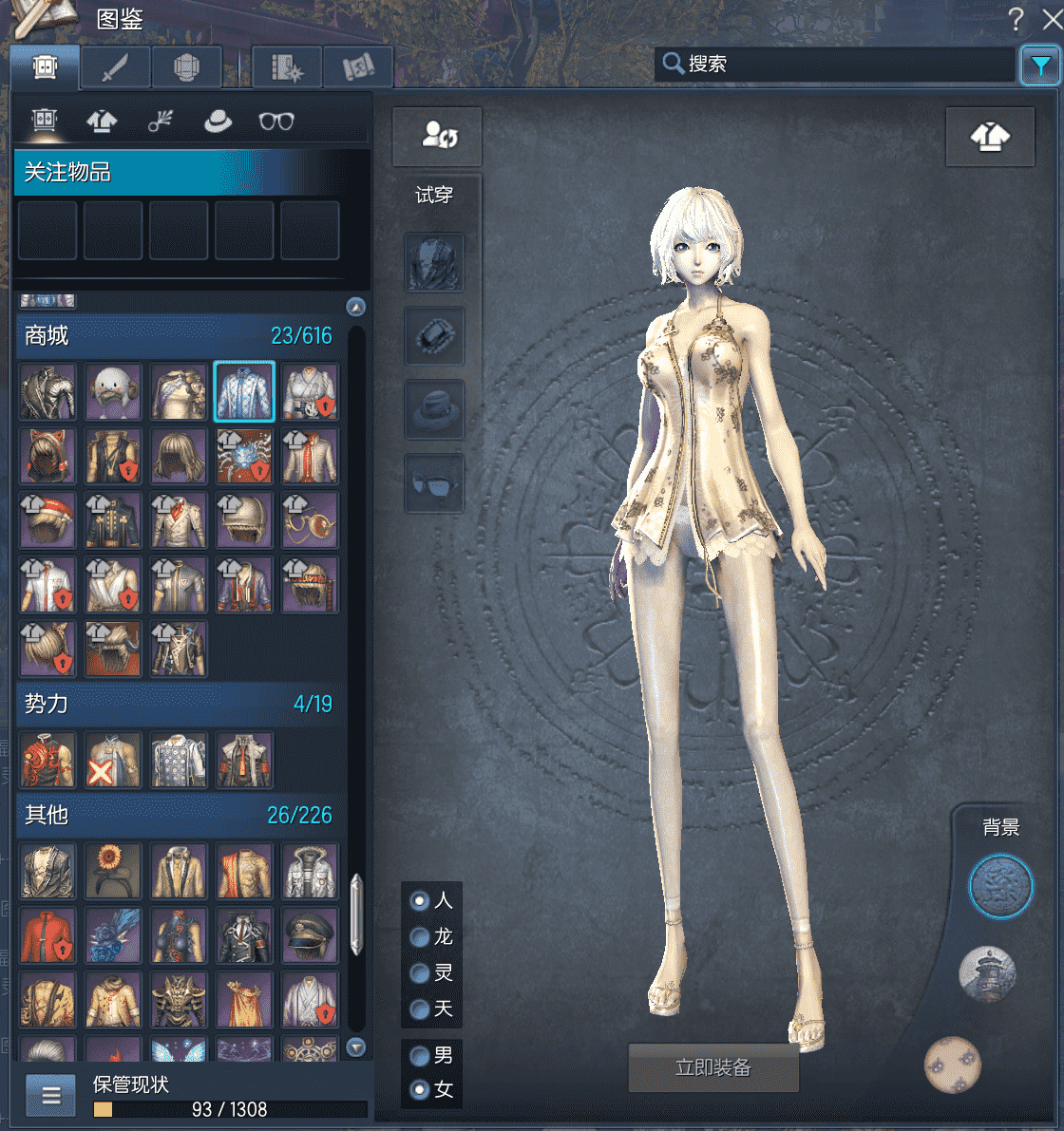
Task: Toggle the blue filter funnel button
Action: click(x=1040, y=66)
